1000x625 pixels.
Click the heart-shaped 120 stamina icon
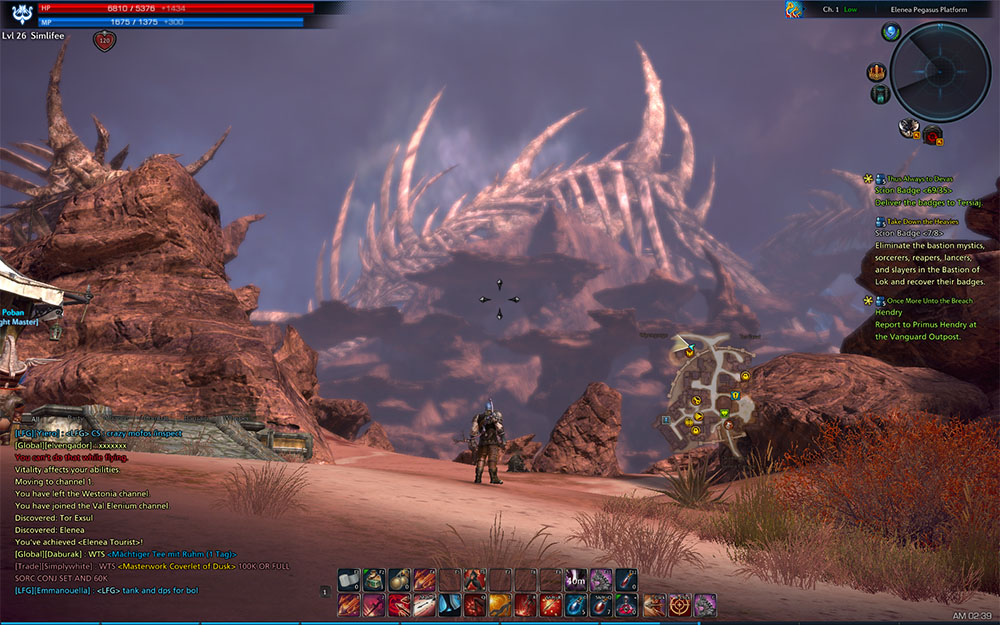coord(104,41)
